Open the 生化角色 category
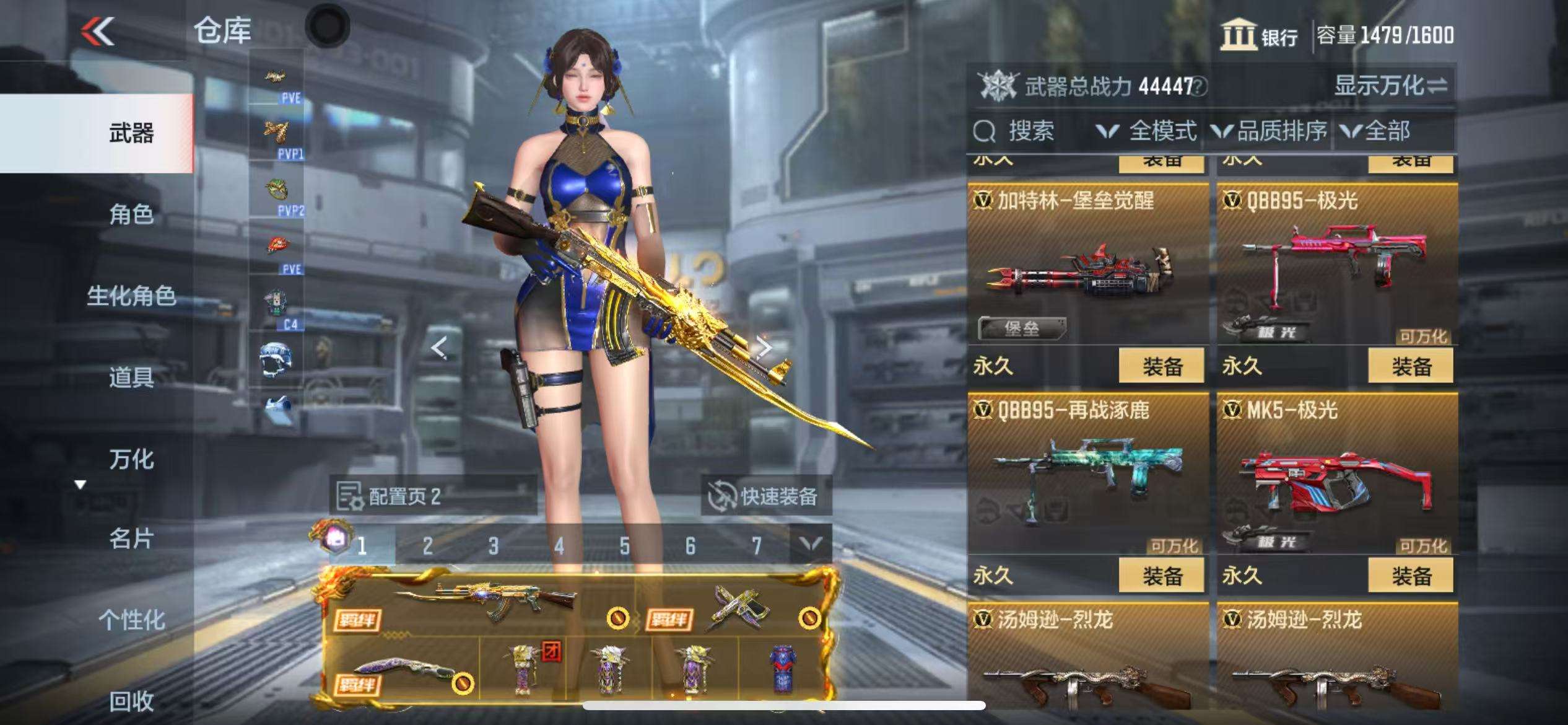Viewport: 1568px width, 725px height. coord(131,296)
